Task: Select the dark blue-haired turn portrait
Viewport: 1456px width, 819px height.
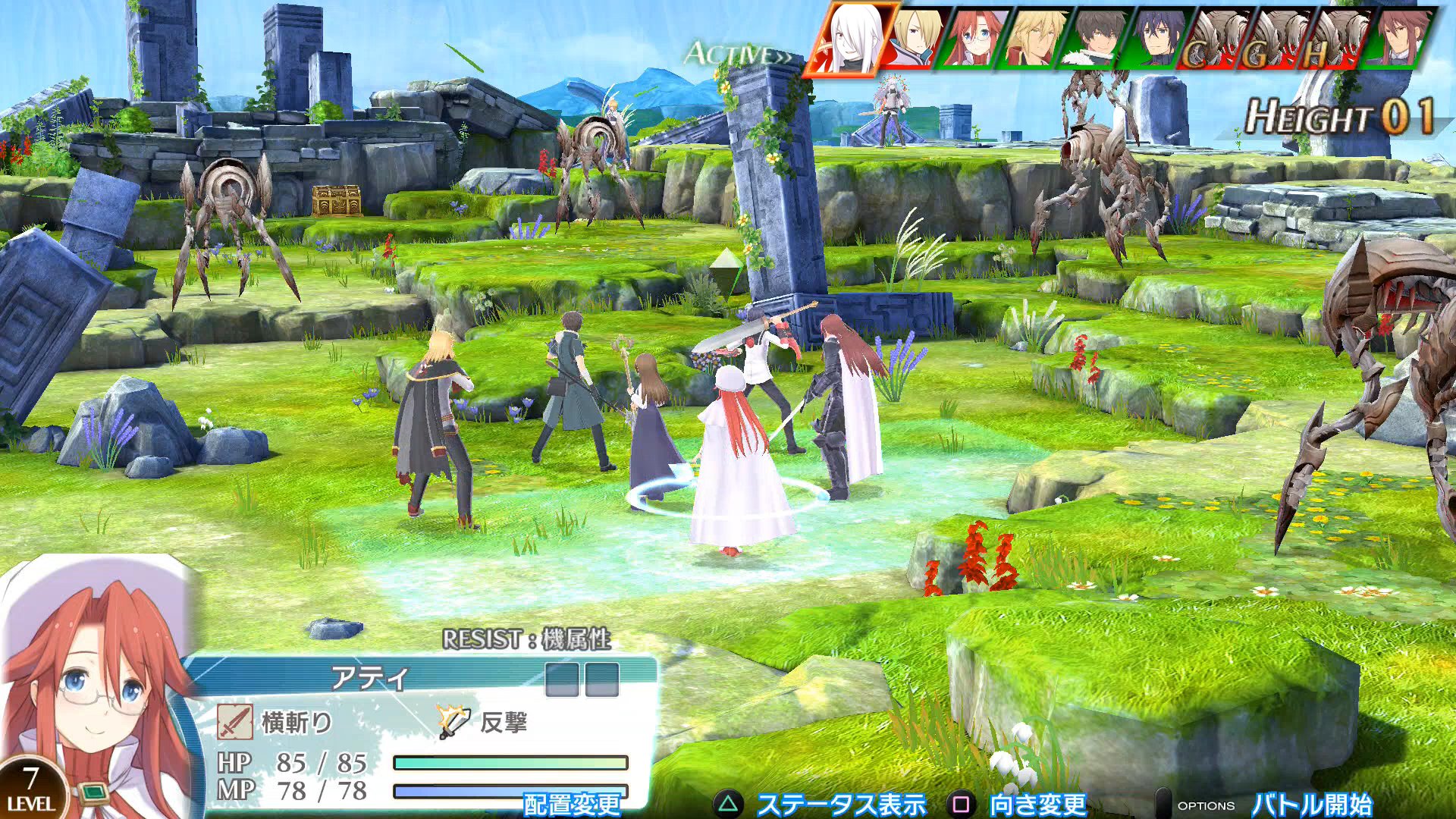Action: click(1158, 38)
